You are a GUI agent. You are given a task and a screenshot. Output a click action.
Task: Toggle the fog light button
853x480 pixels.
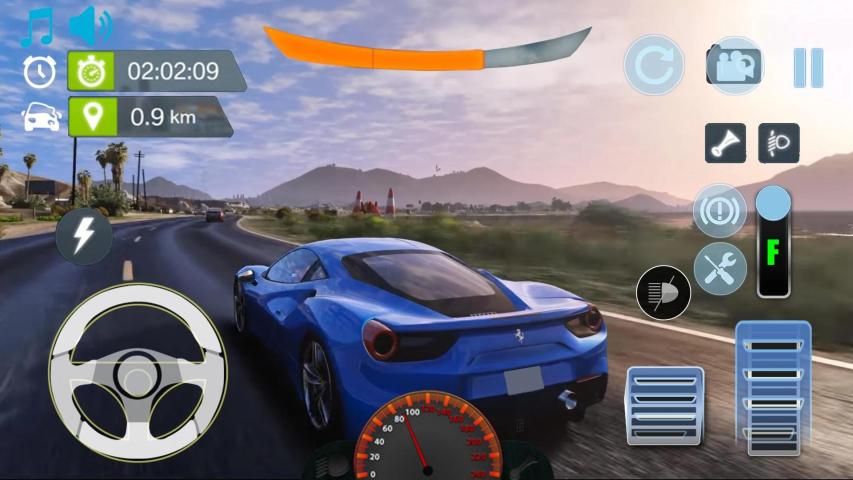(778, 143)
